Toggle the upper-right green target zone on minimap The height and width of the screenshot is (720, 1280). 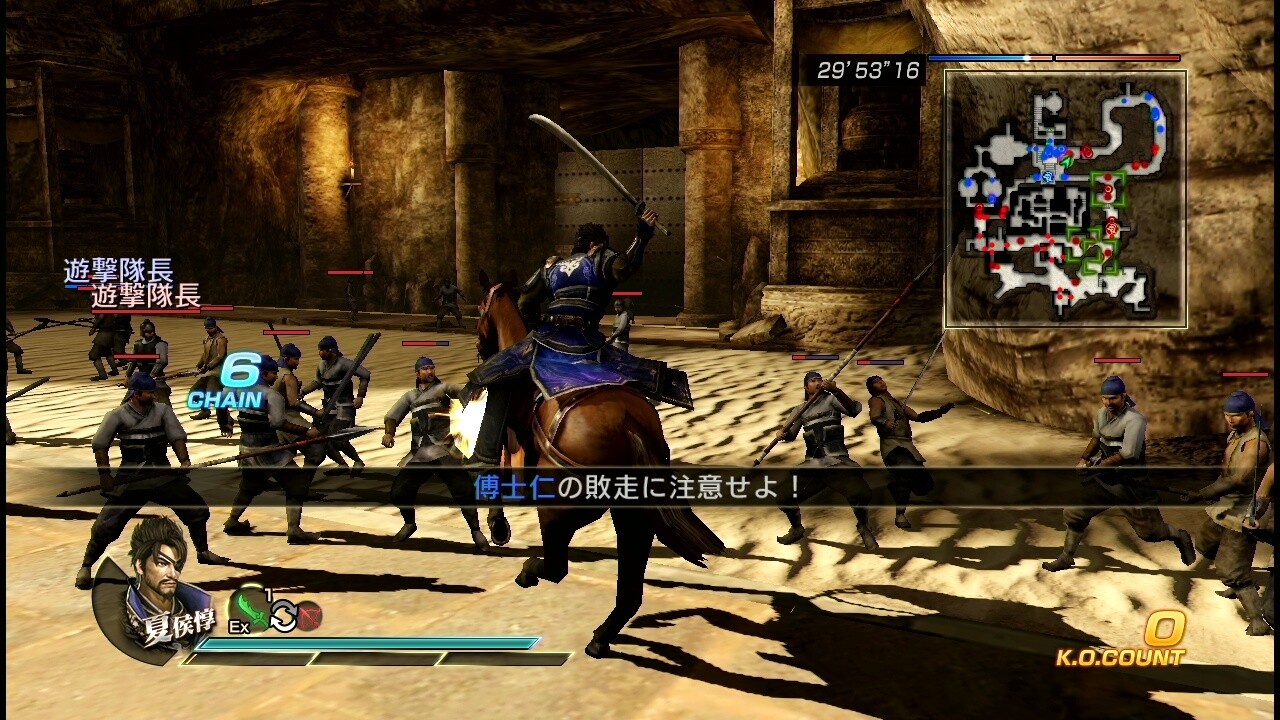[x=1109, y=189]
